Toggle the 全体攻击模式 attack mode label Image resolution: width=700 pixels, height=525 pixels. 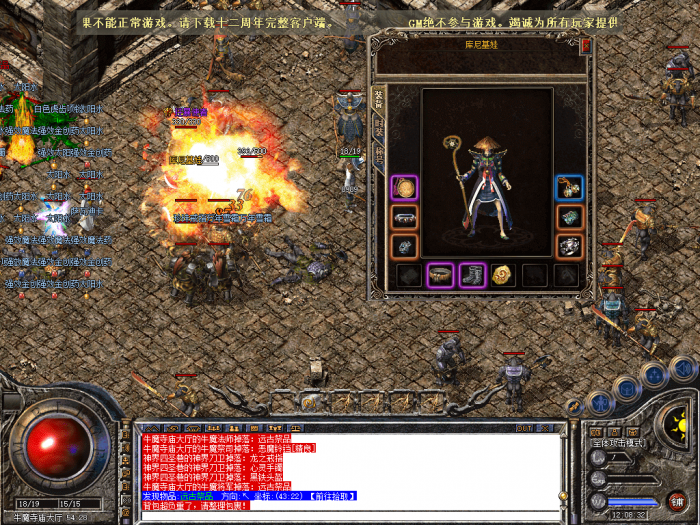point(617,442)
